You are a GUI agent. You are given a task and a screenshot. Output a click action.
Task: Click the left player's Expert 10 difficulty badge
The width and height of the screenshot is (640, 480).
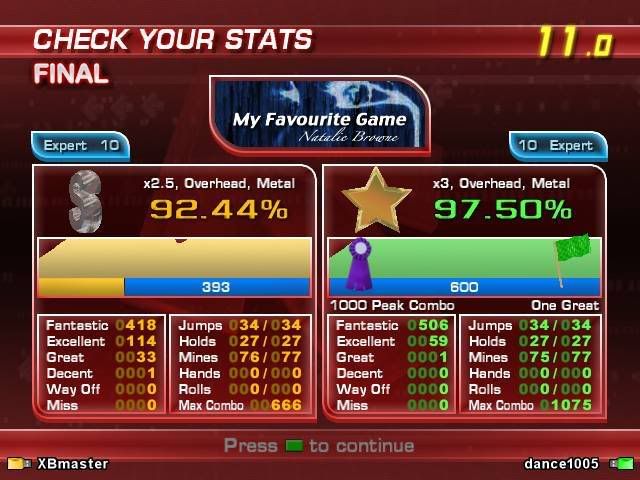click(82, 146)
